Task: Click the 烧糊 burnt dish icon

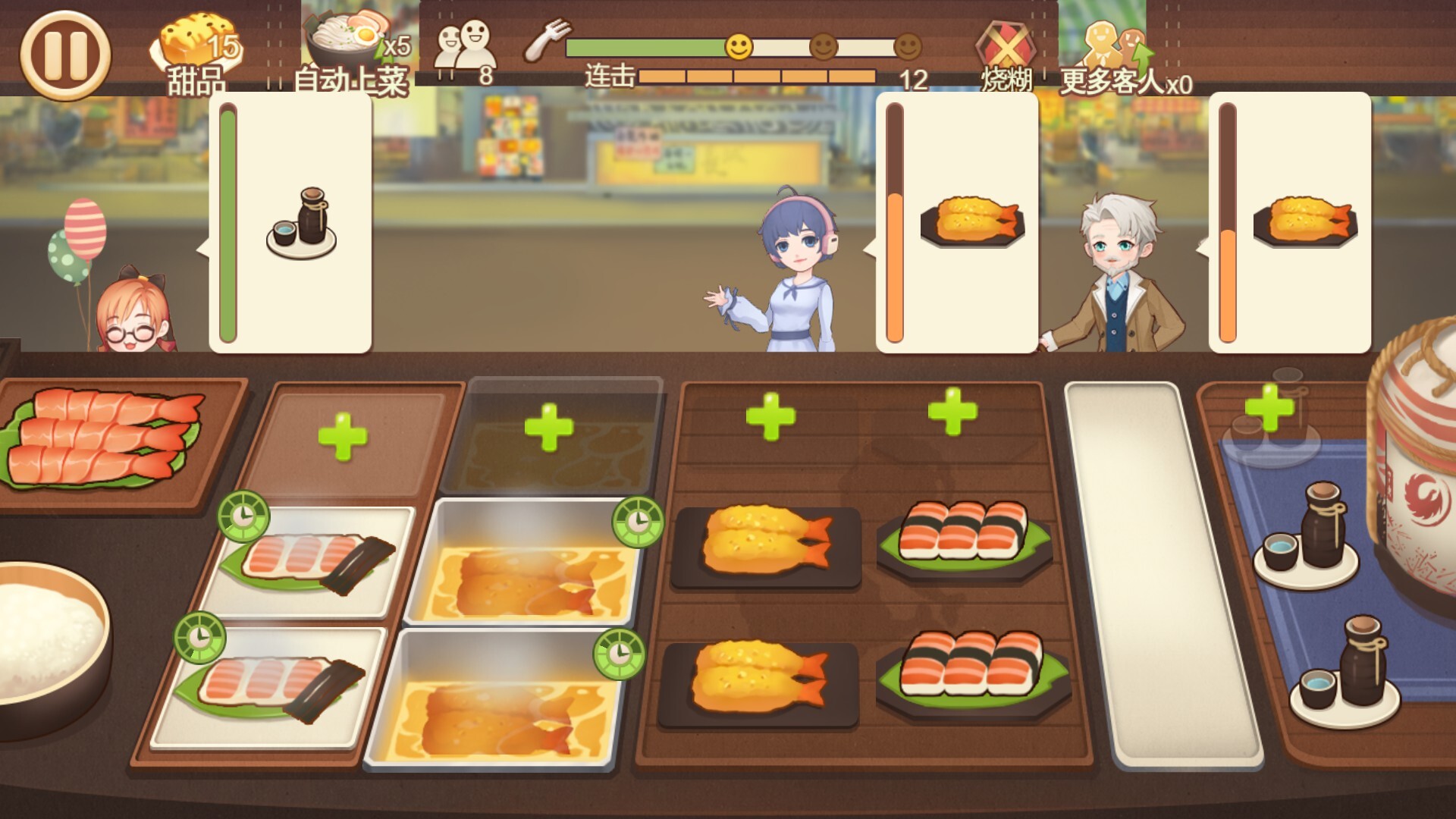Action: tap(1006, 42)
